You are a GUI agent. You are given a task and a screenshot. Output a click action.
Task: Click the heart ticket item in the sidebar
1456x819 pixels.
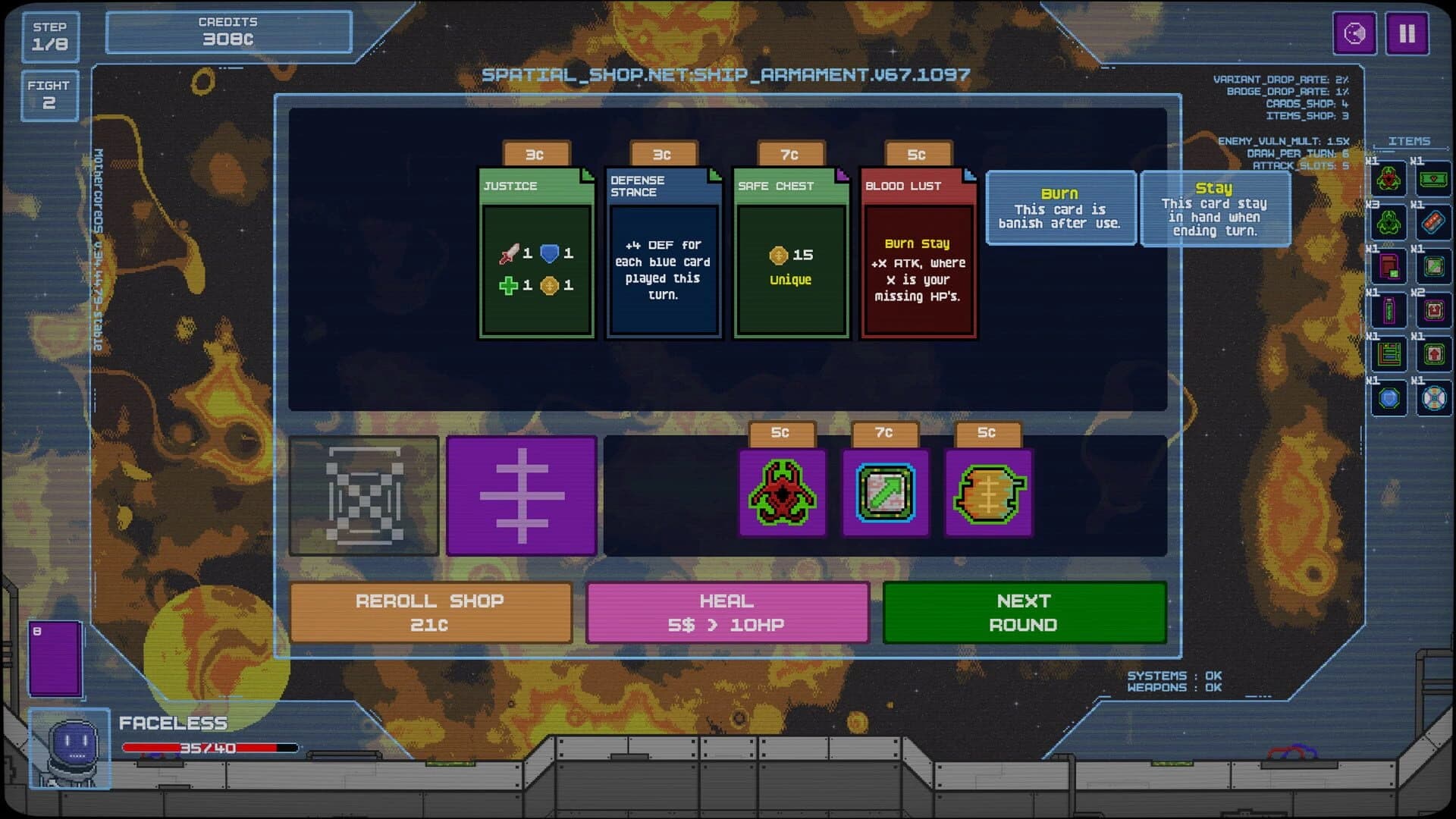click(x=1432, y=178)
